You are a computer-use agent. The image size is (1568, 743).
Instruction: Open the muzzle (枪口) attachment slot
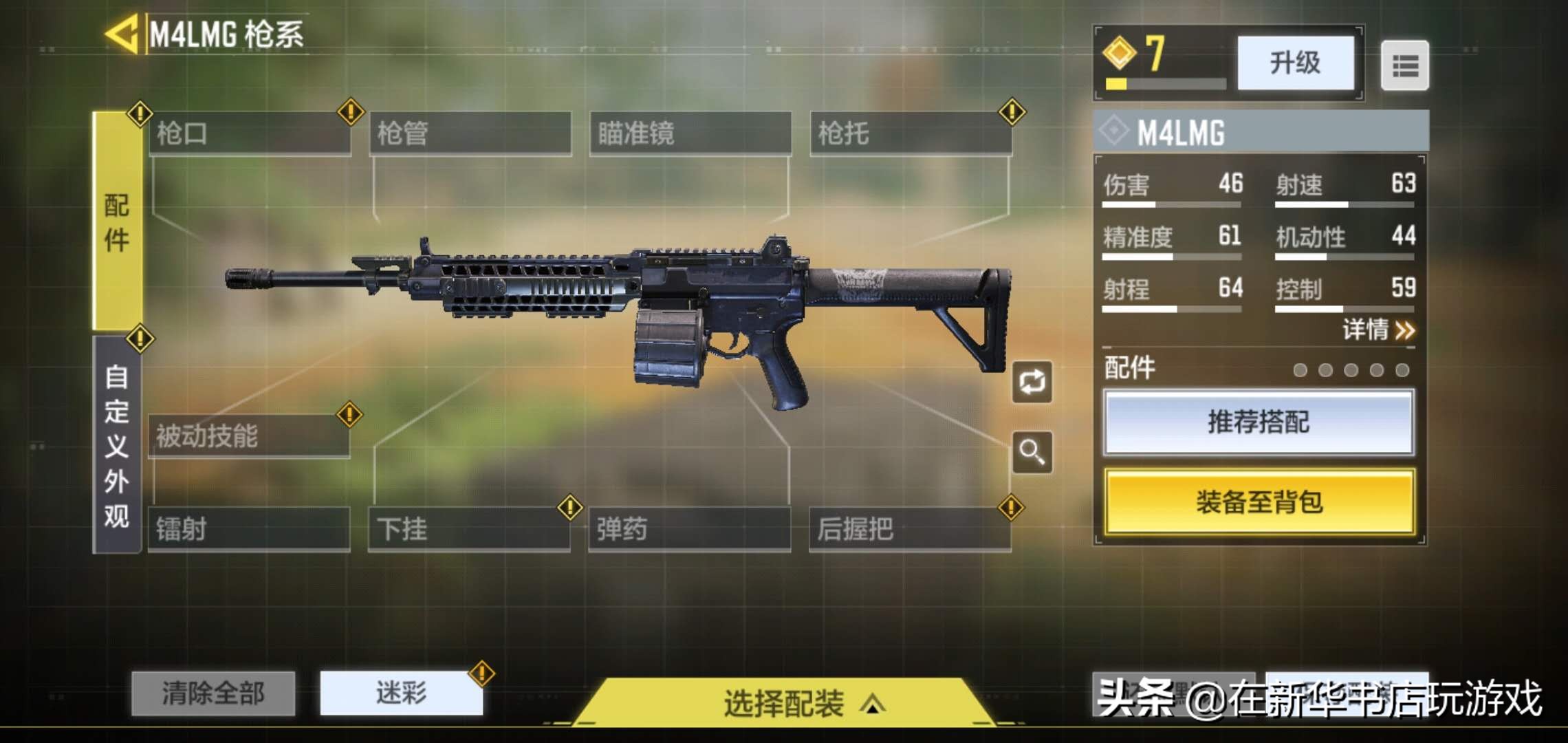click(x=250, y=132)
